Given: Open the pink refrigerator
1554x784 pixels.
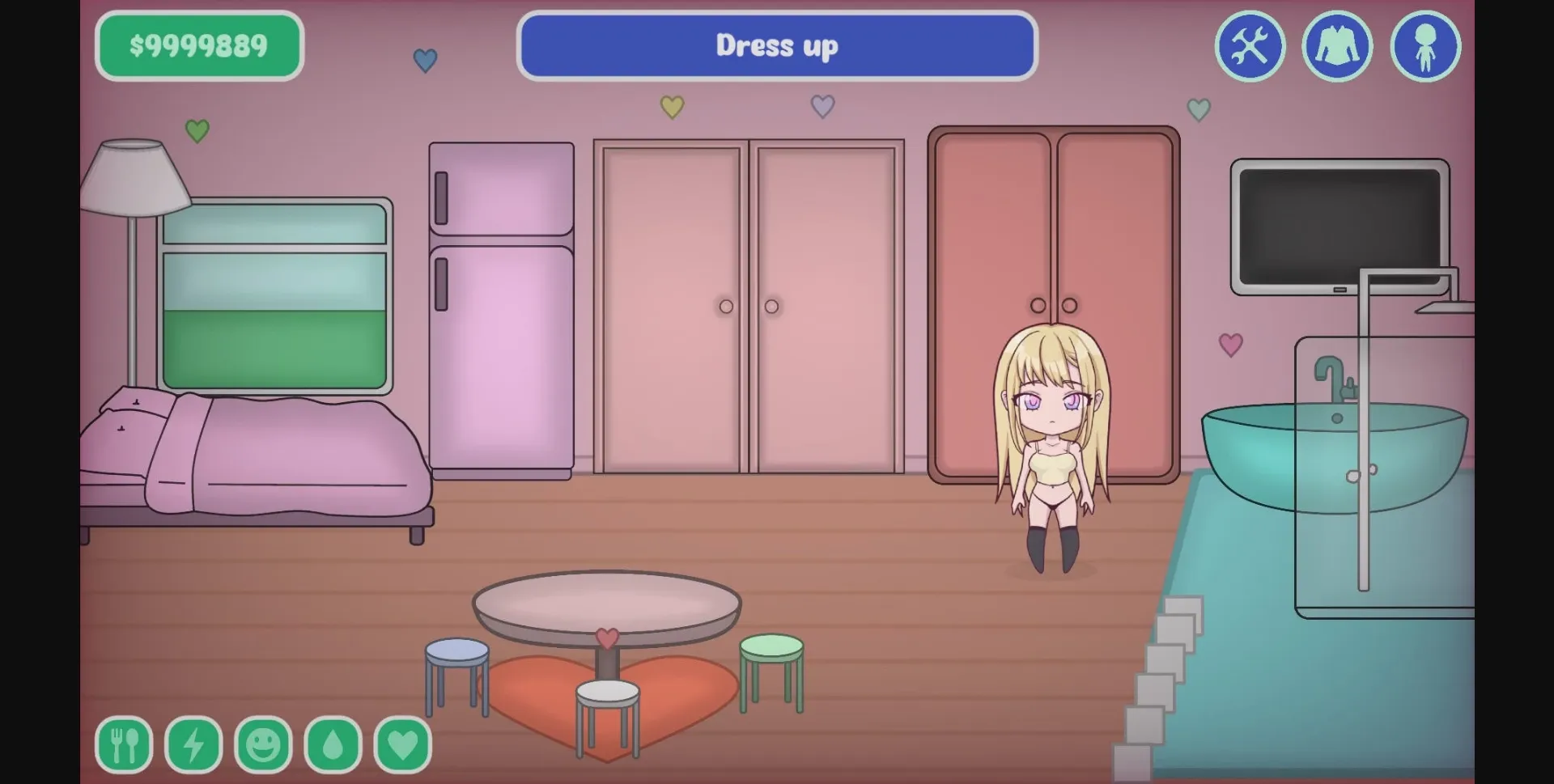Looking at the screenshot, I should tap(500, 307).
